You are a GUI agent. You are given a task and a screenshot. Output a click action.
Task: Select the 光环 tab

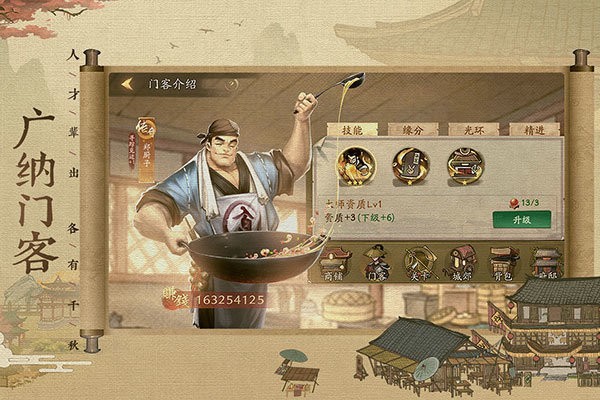pyautogui.click(x=465, y=128)
